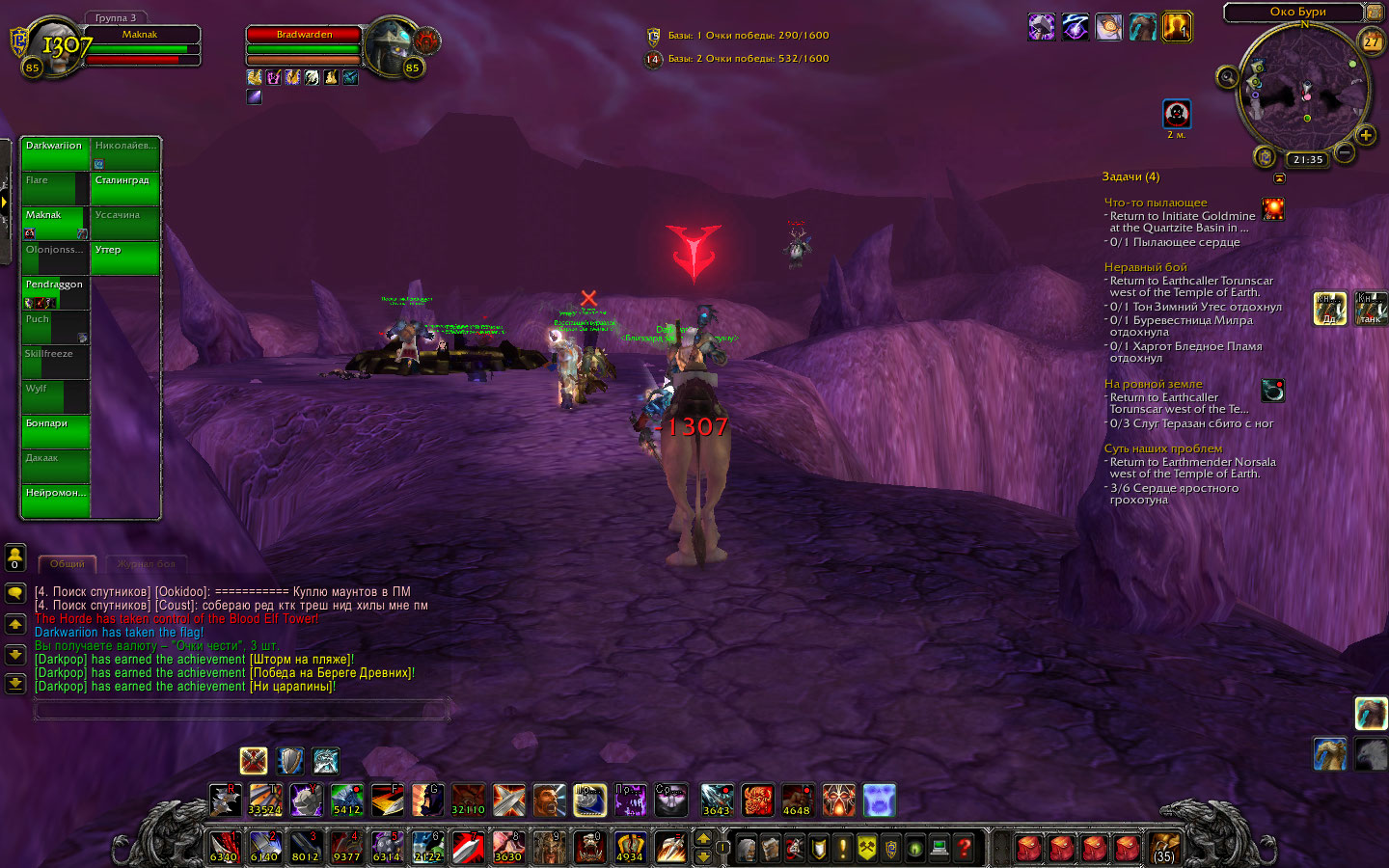Open the backpack showing 35 free slots
Image resolution: width=1389 pixels, height=868 pixels.
pyautogui.click(x=1164, y=849)
